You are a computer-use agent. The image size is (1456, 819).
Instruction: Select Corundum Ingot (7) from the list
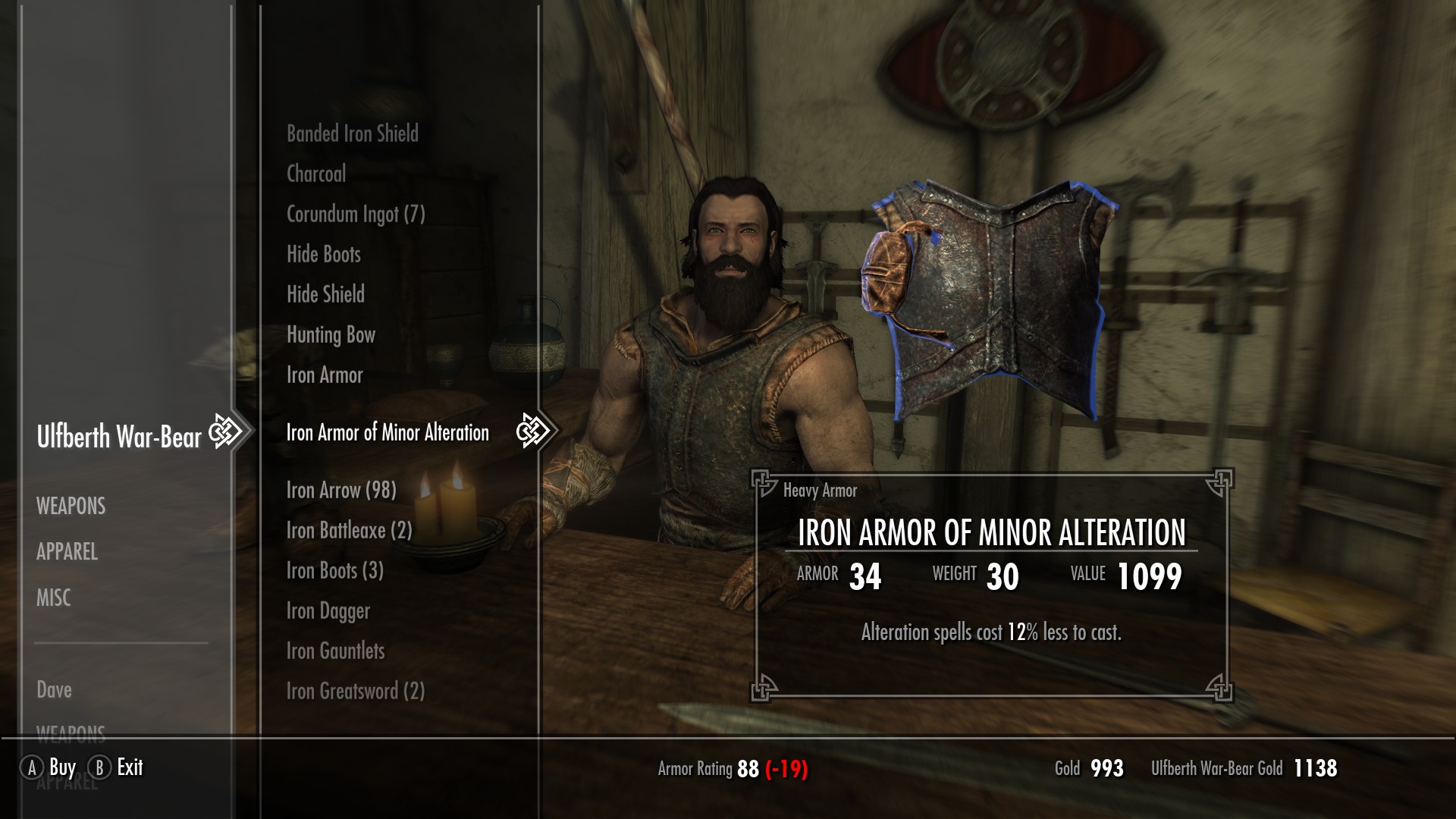(x=356, y=215)
